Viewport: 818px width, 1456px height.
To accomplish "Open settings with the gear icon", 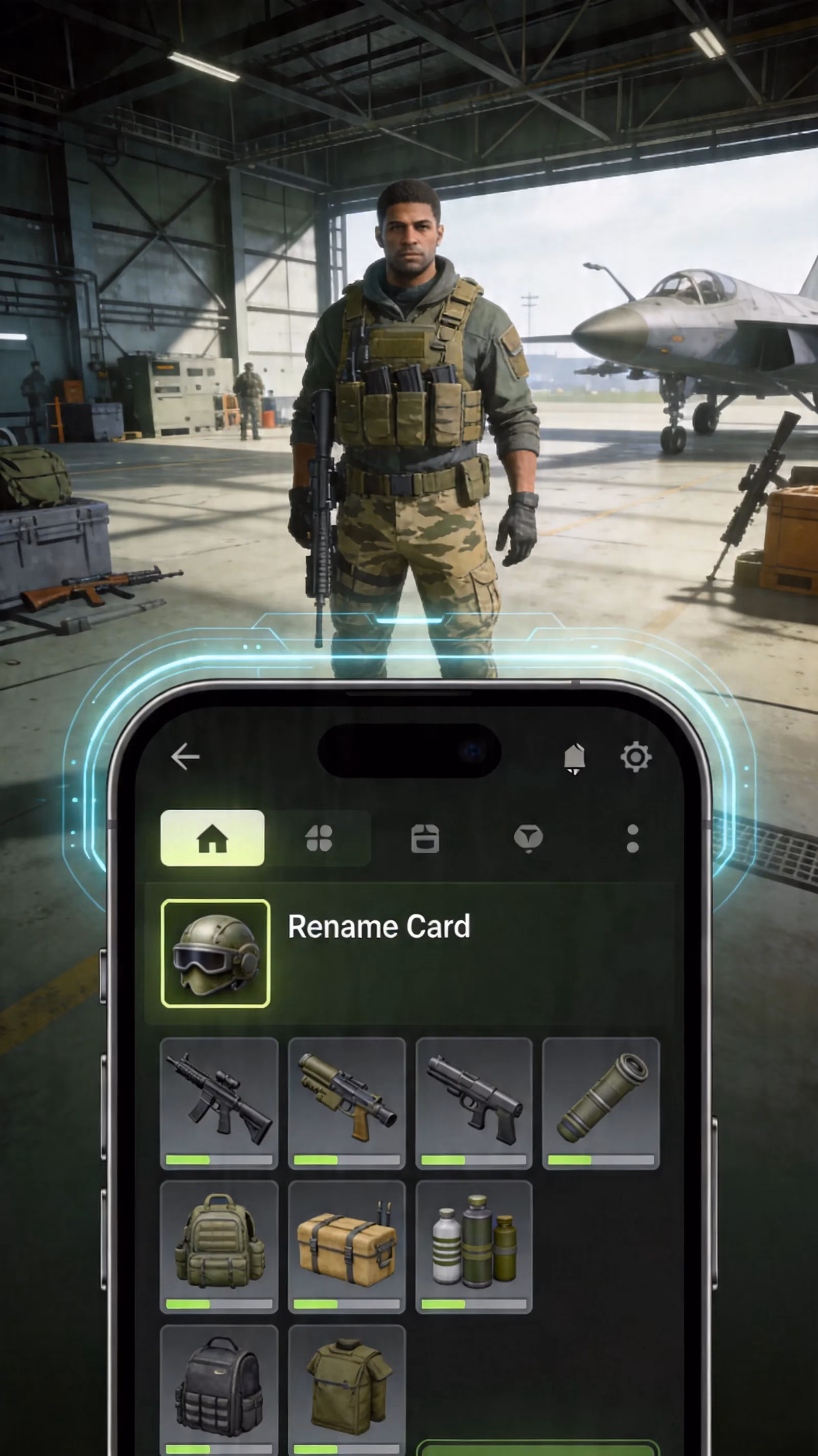I will (637, 757).
